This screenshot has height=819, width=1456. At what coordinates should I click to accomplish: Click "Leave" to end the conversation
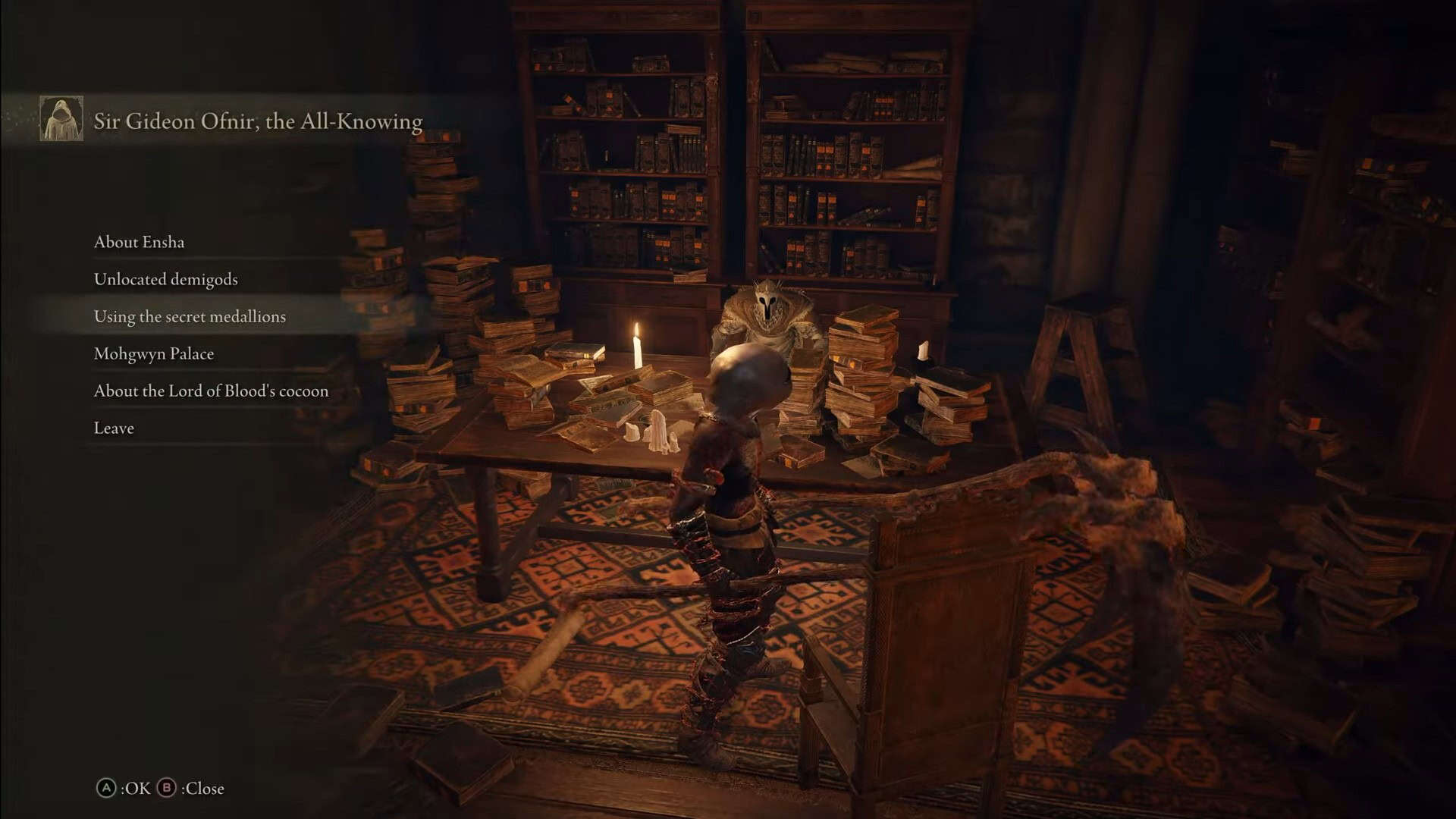coord(113,428)
